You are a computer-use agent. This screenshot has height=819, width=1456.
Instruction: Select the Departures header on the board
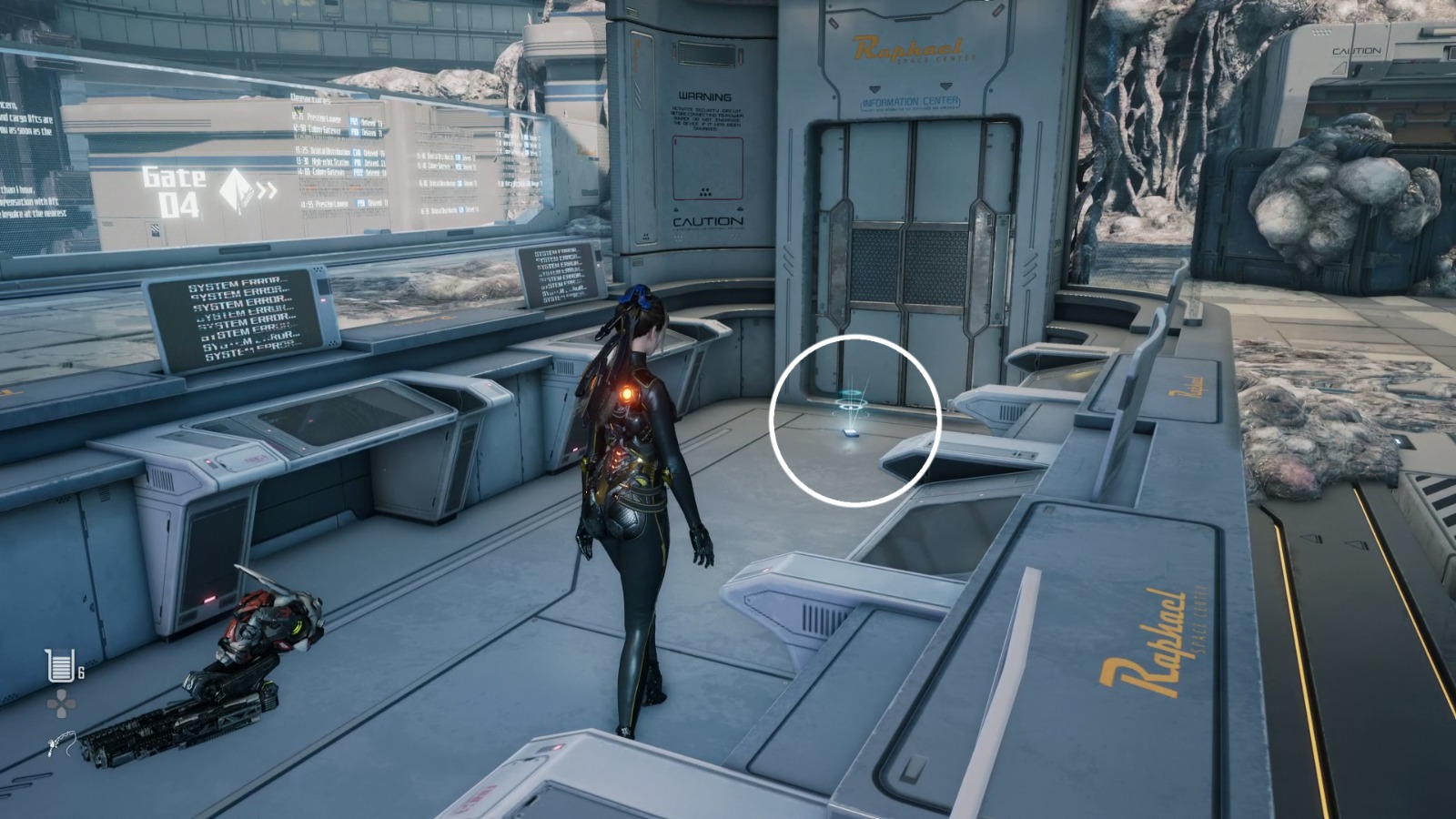tap(309, 96)
